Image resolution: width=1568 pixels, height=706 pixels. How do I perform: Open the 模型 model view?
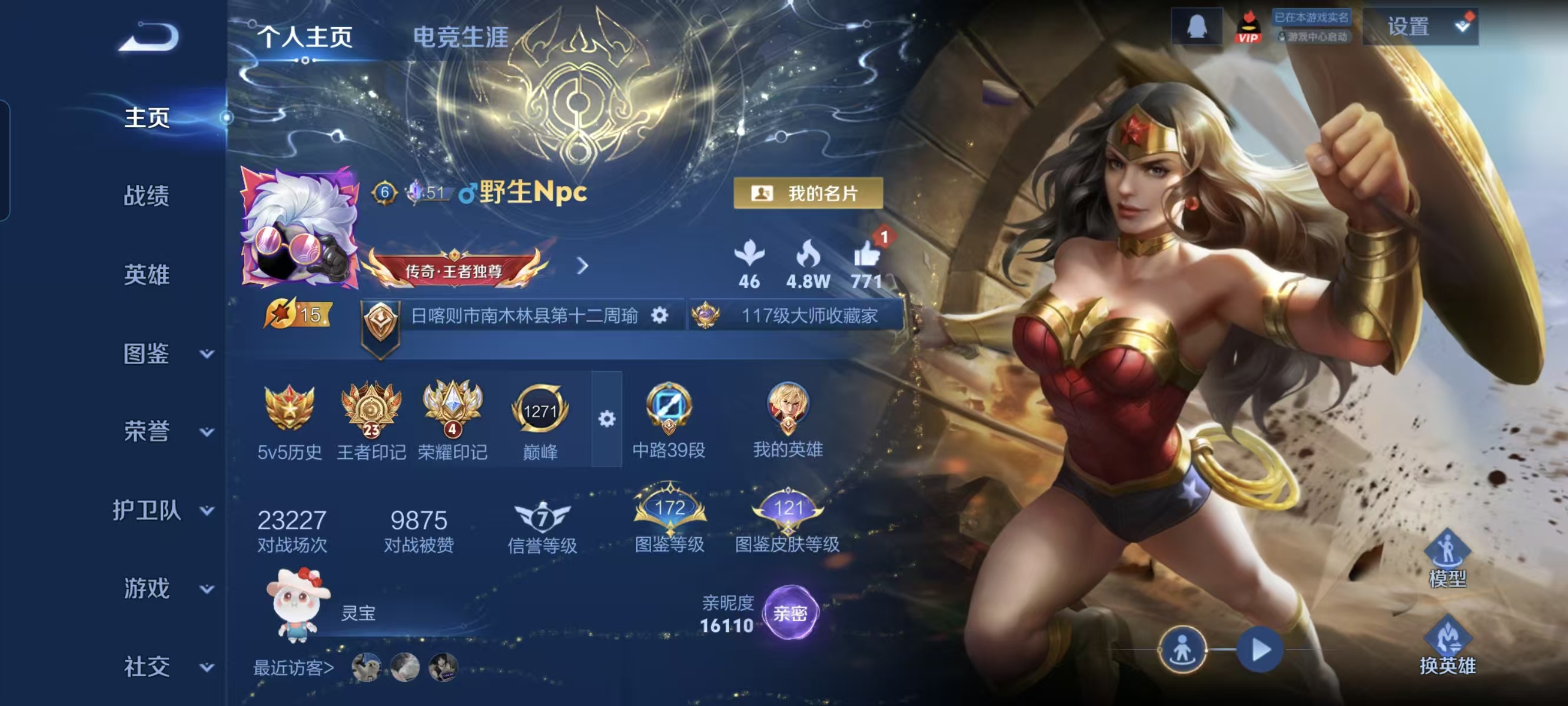click(1447, 559)
